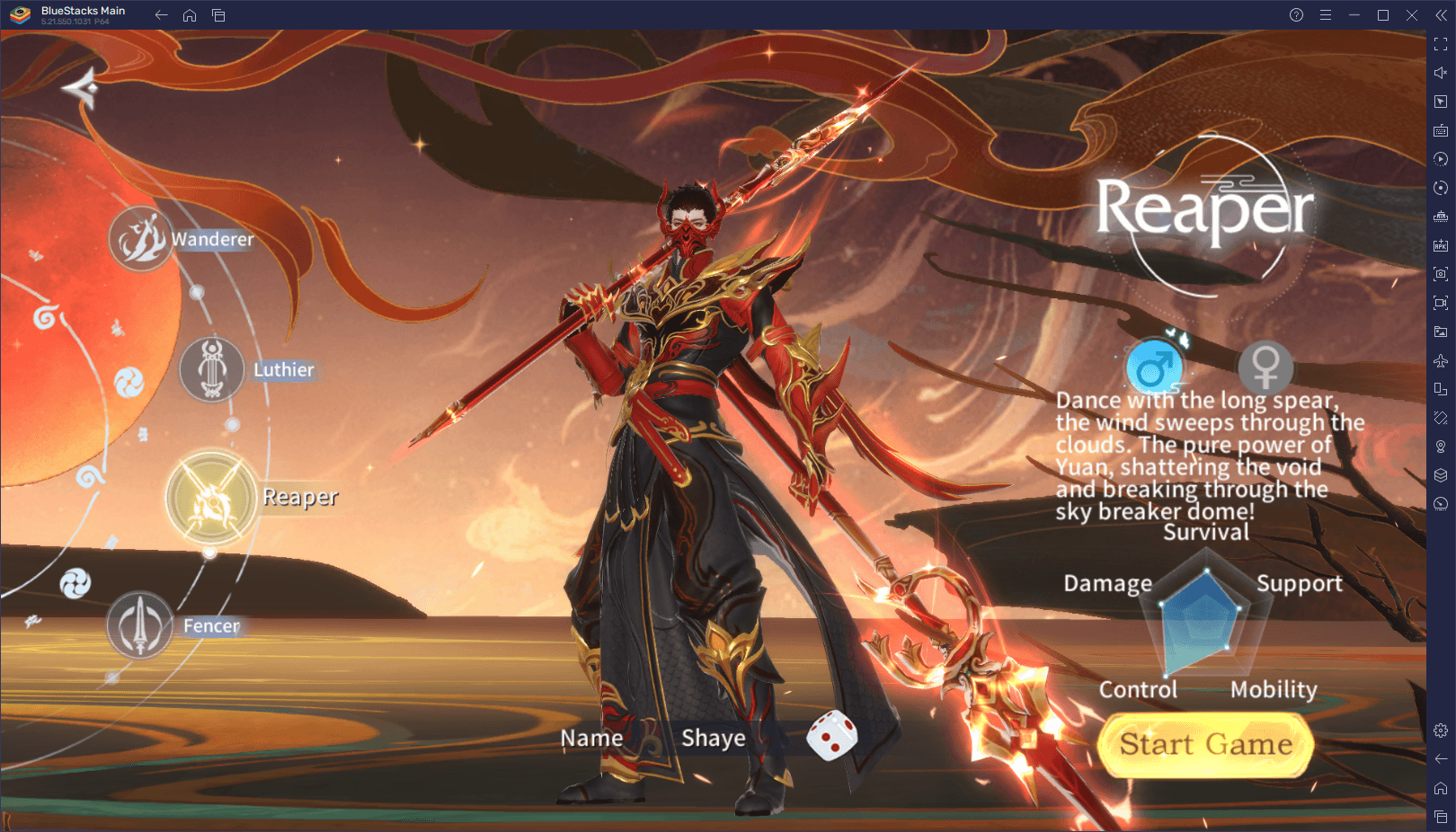Pick the Reaper class emblem
1456x832 pixels.
pos(211,499)
